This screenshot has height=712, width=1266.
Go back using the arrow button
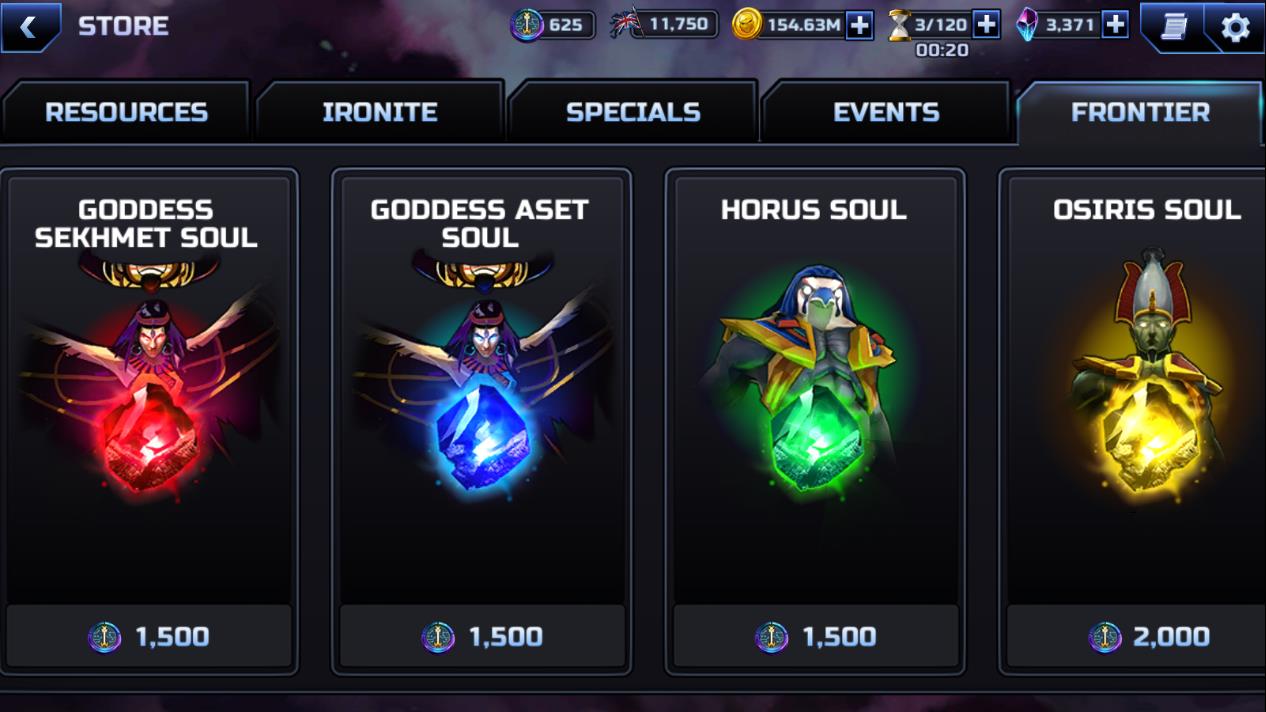tap(29, 27)
